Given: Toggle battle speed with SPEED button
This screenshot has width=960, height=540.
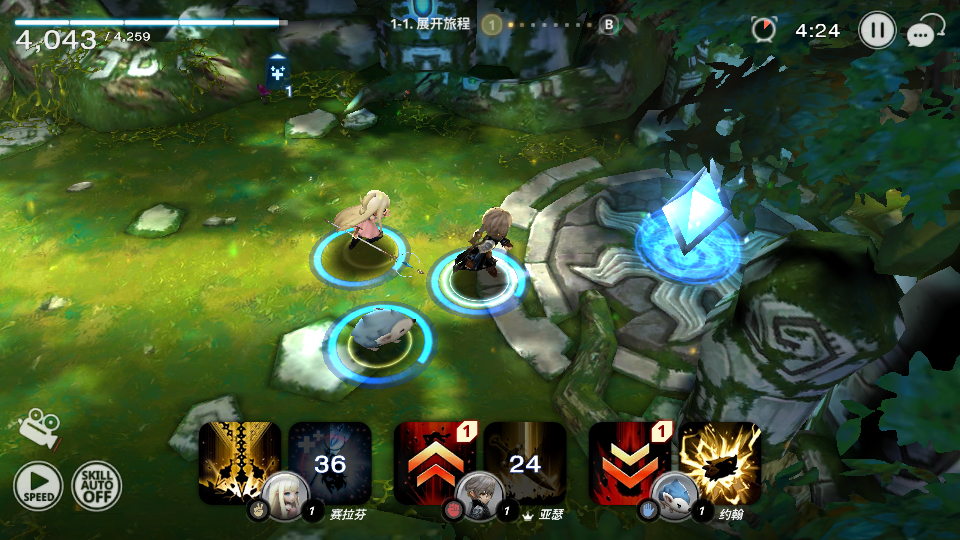Looking at the screenshot, I should pos(37,487).
